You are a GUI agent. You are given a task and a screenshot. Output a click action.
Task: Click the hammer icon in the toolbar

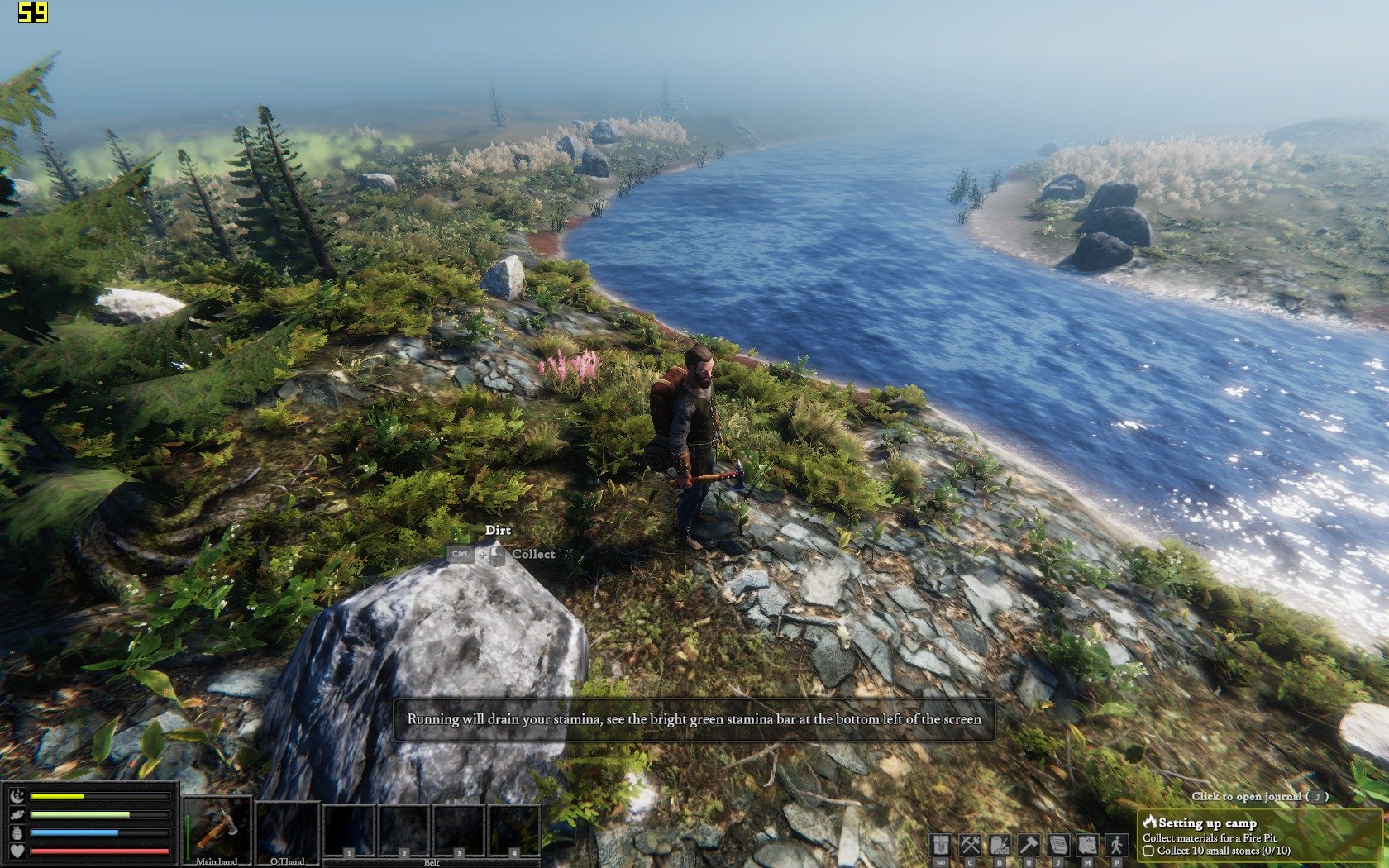[x=1029, y=845]
